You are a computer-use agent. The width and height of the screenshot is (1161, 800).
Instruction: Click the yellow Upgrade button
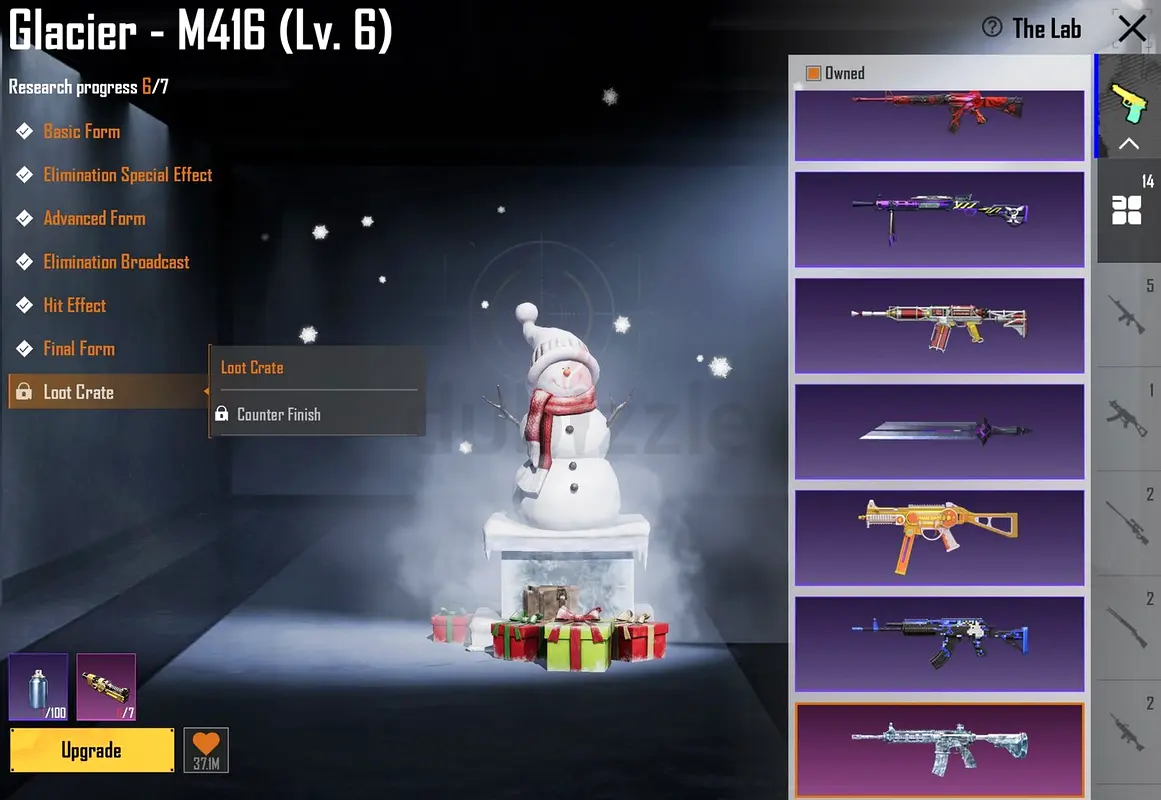tap(91, 750)
